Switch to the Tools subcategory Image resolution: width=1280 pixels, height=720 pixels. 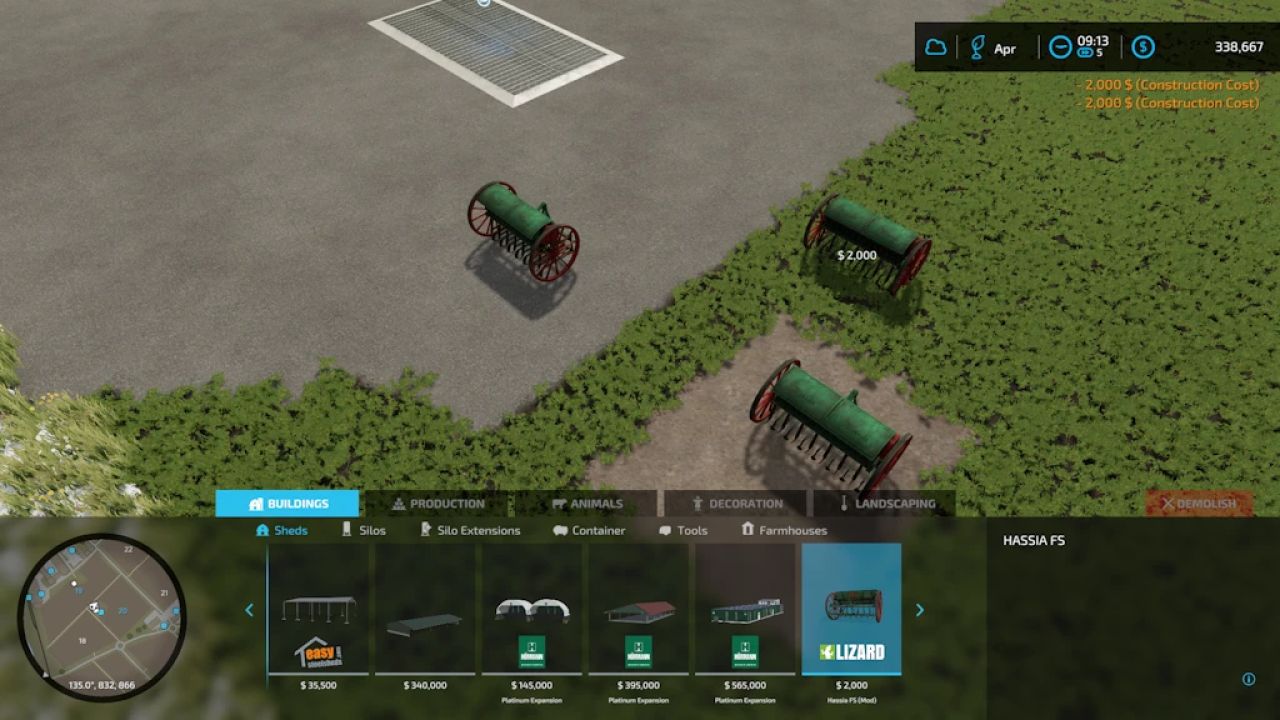[683, 530]
